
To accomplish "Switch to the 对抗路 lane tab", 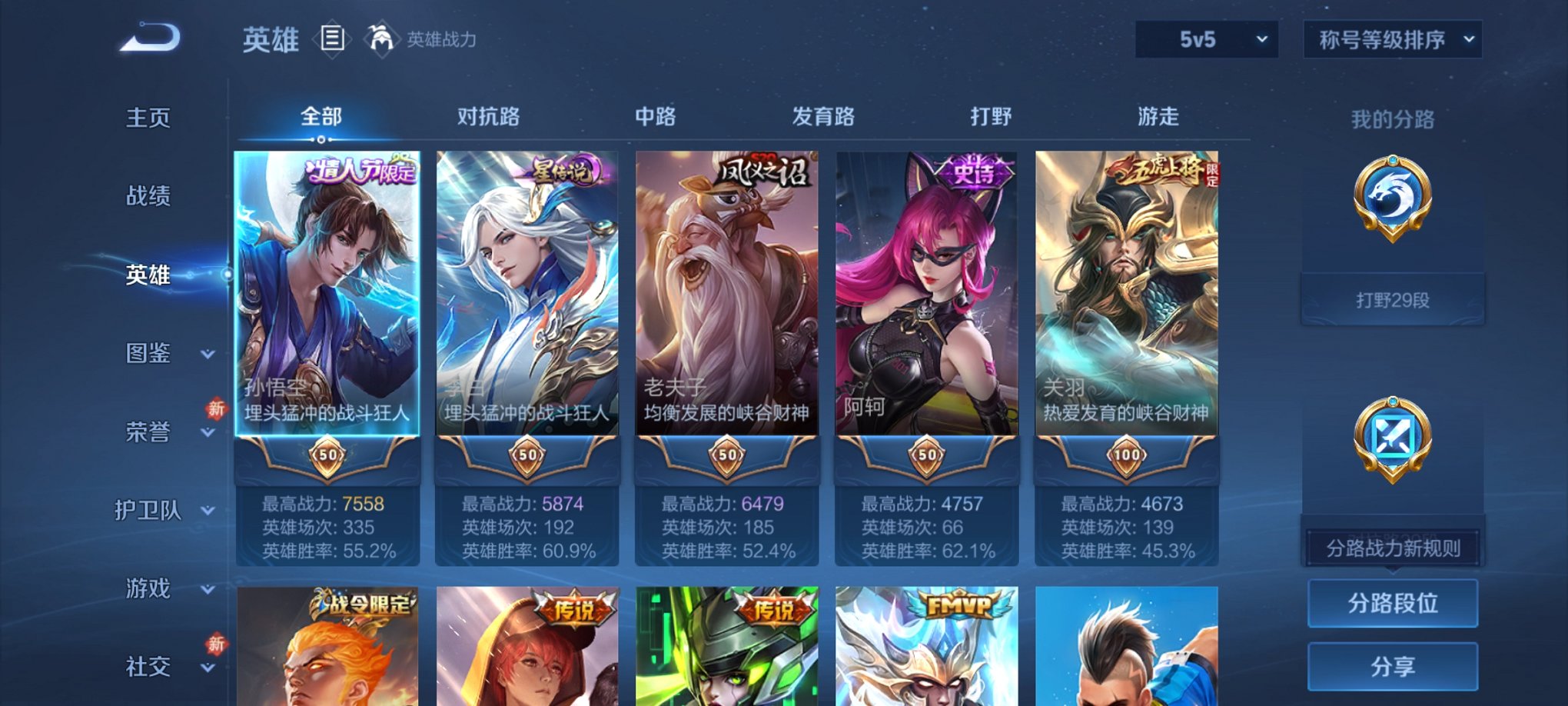I will [x=490, y=115].
